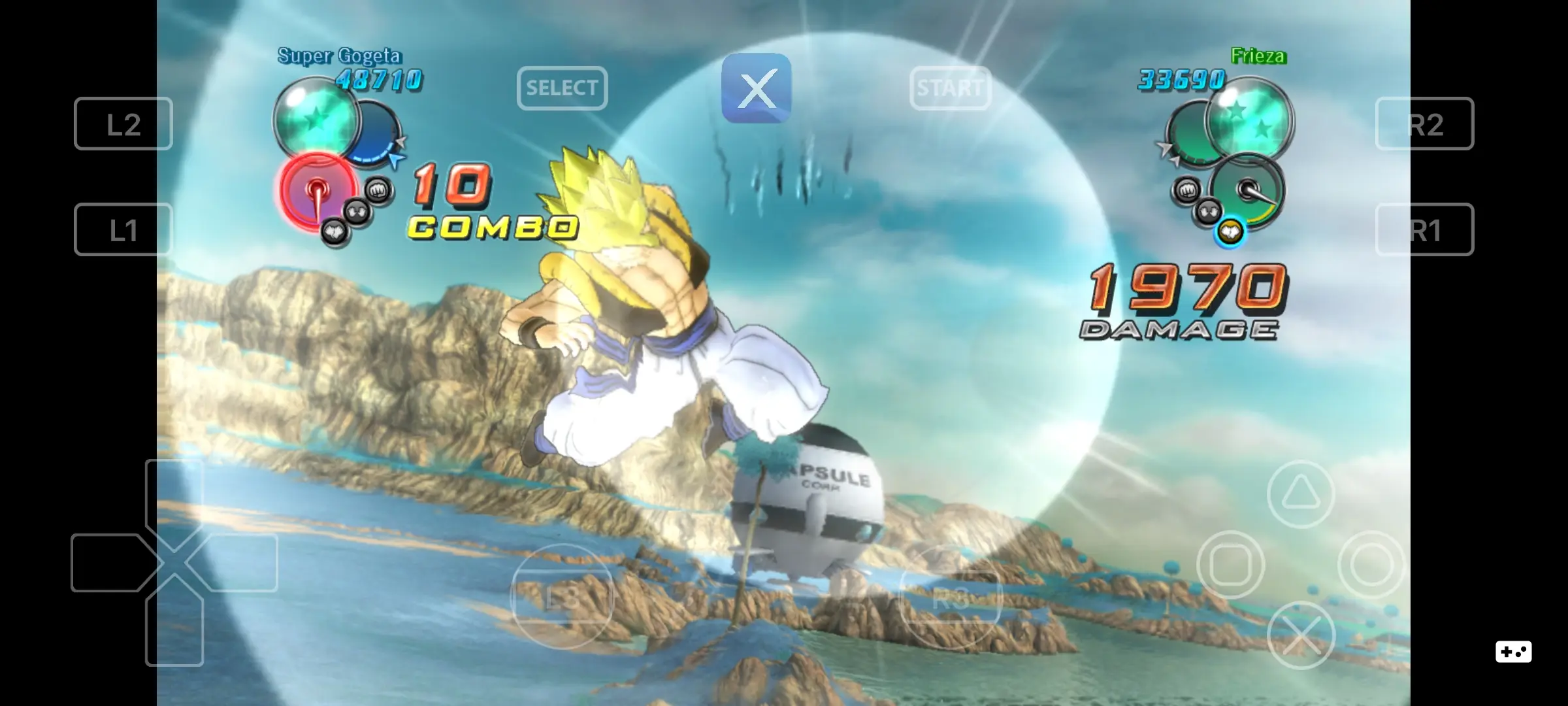Viewport: 1568px width, 706px height.
Task: Open the gamepad controller settings icon
Action: click(1514, 651)
